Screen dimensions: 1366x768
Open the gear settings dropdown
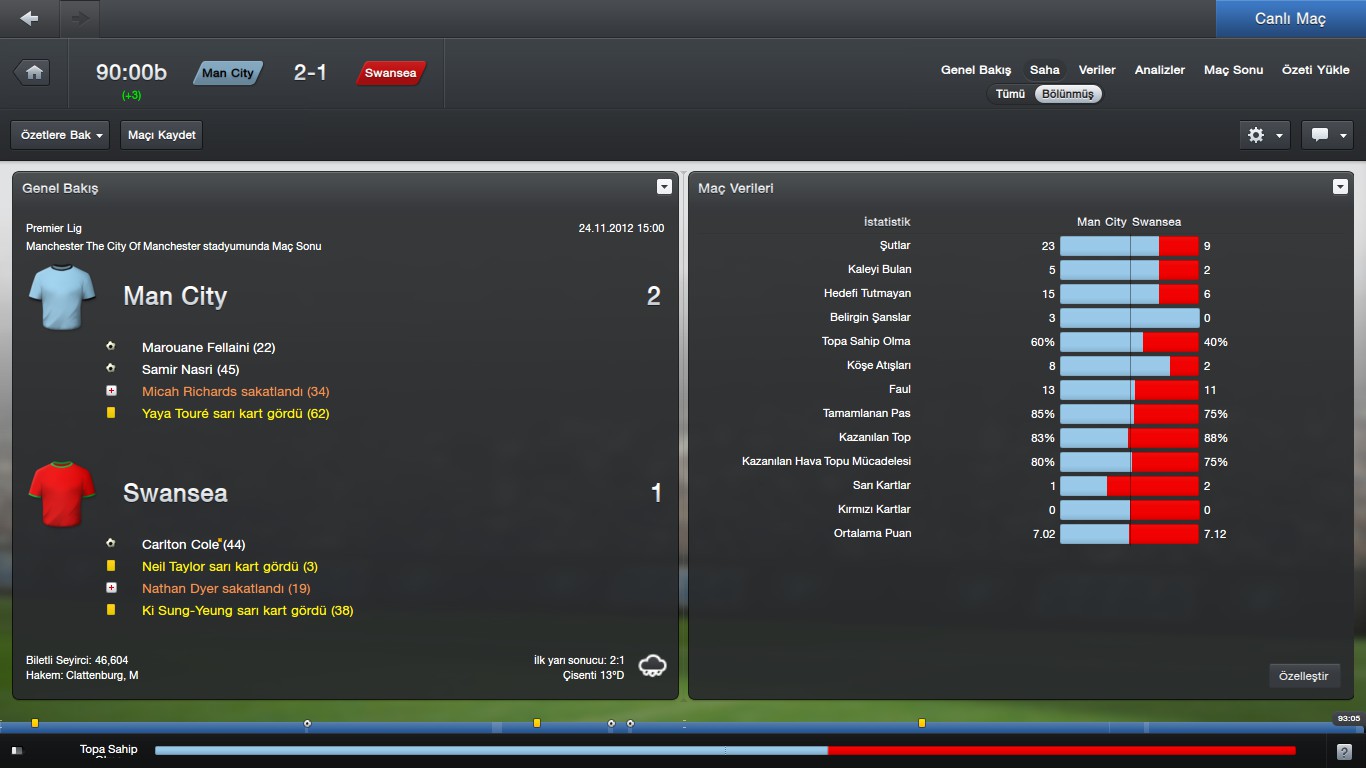(1265, 135)
